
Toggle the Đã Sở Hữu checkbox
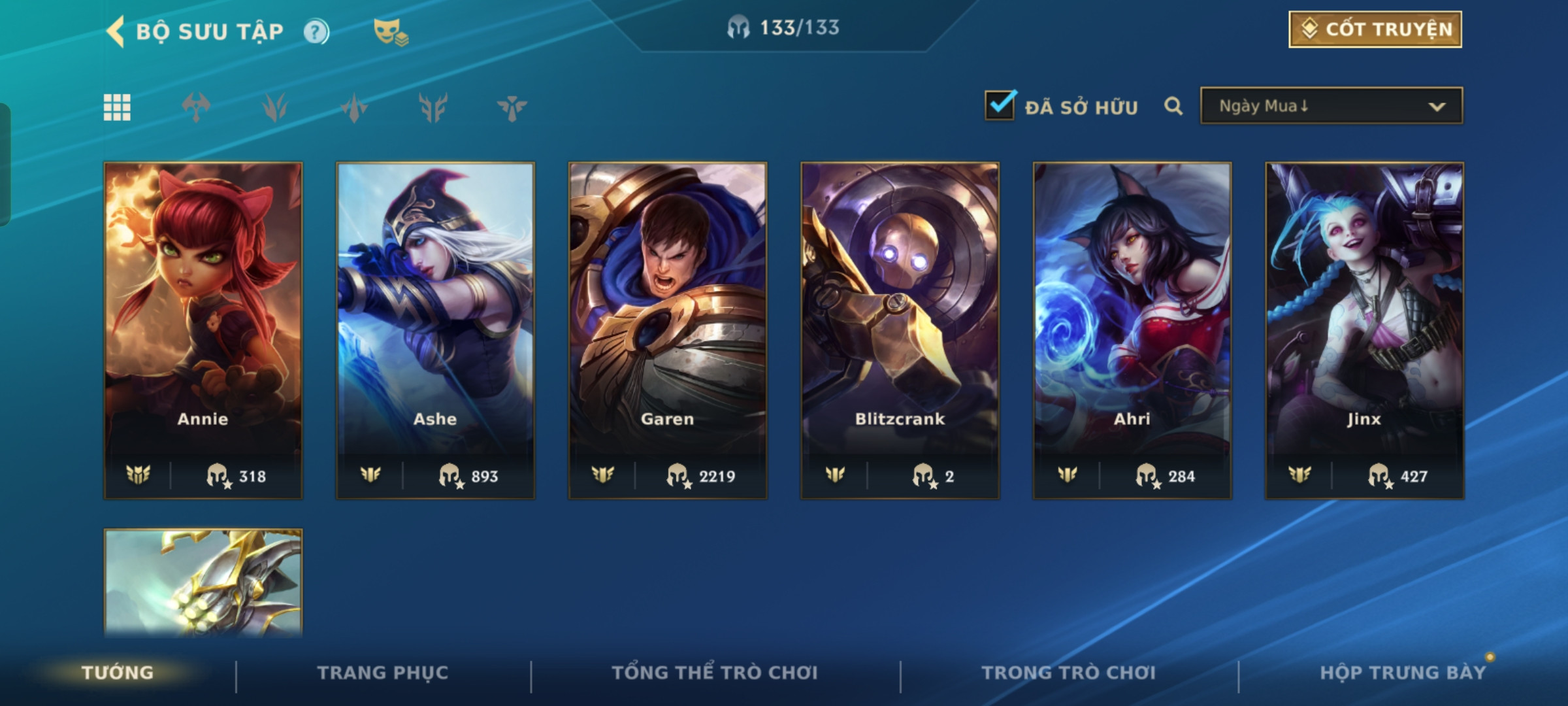pos(1000,106)
